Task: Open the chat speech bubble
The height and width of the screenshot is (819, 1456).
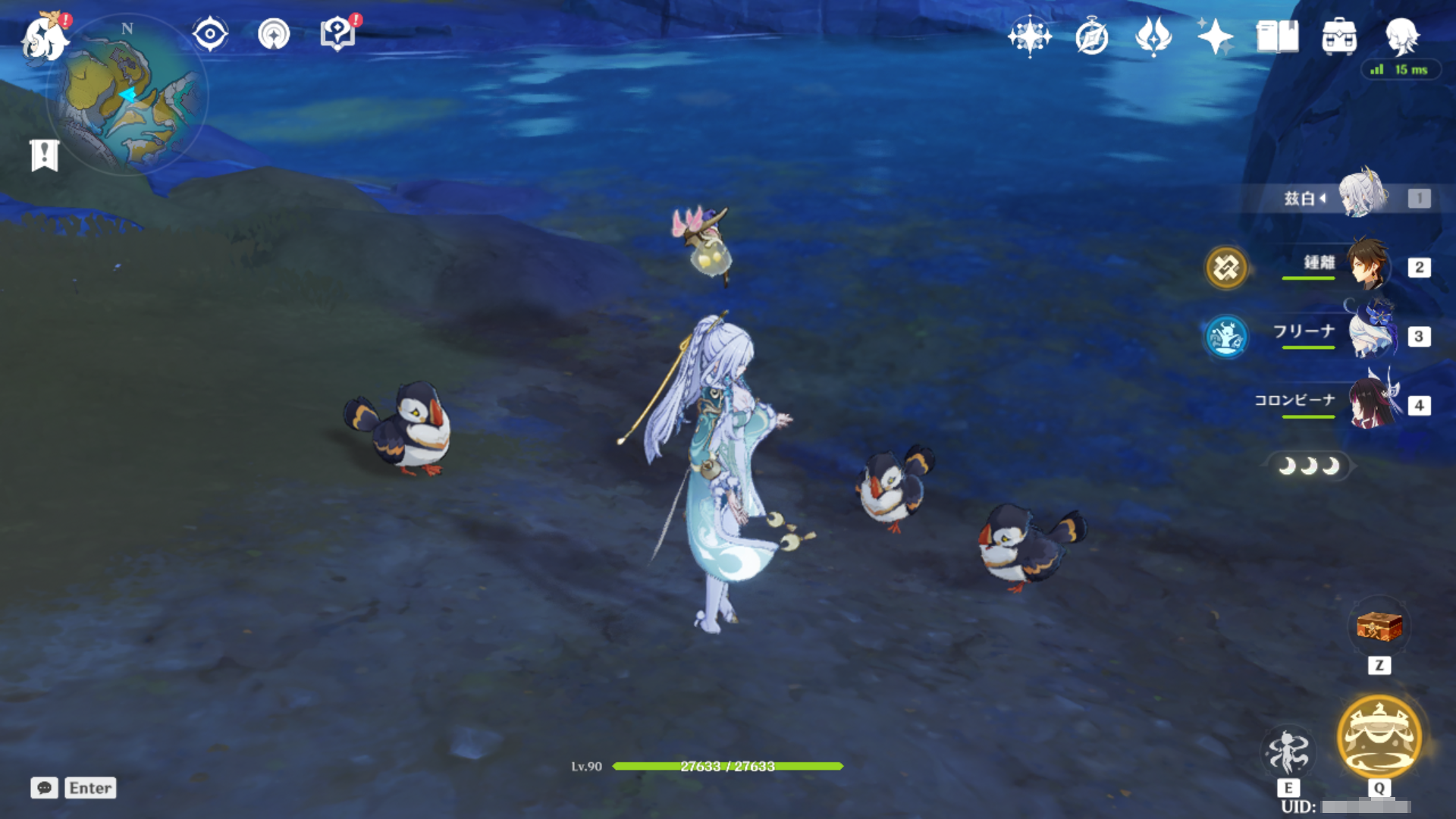Action: (44, 788)
